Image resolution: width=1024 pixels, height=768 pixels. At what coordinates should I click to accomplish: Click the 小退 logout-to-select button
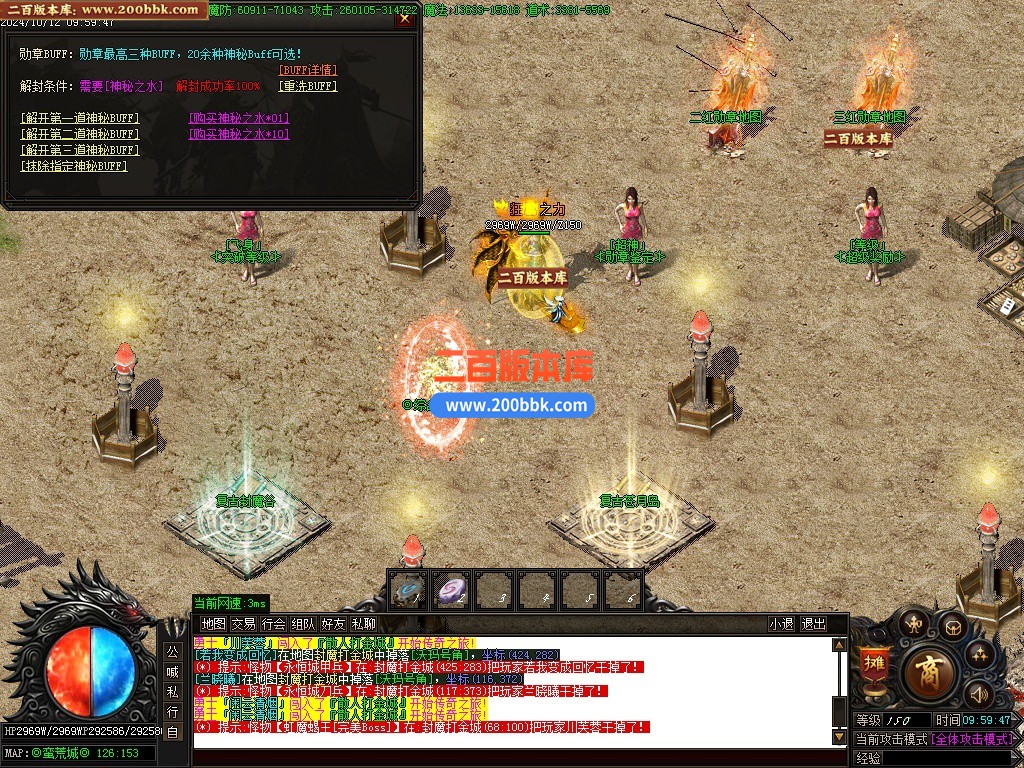[x=781, y=624]
